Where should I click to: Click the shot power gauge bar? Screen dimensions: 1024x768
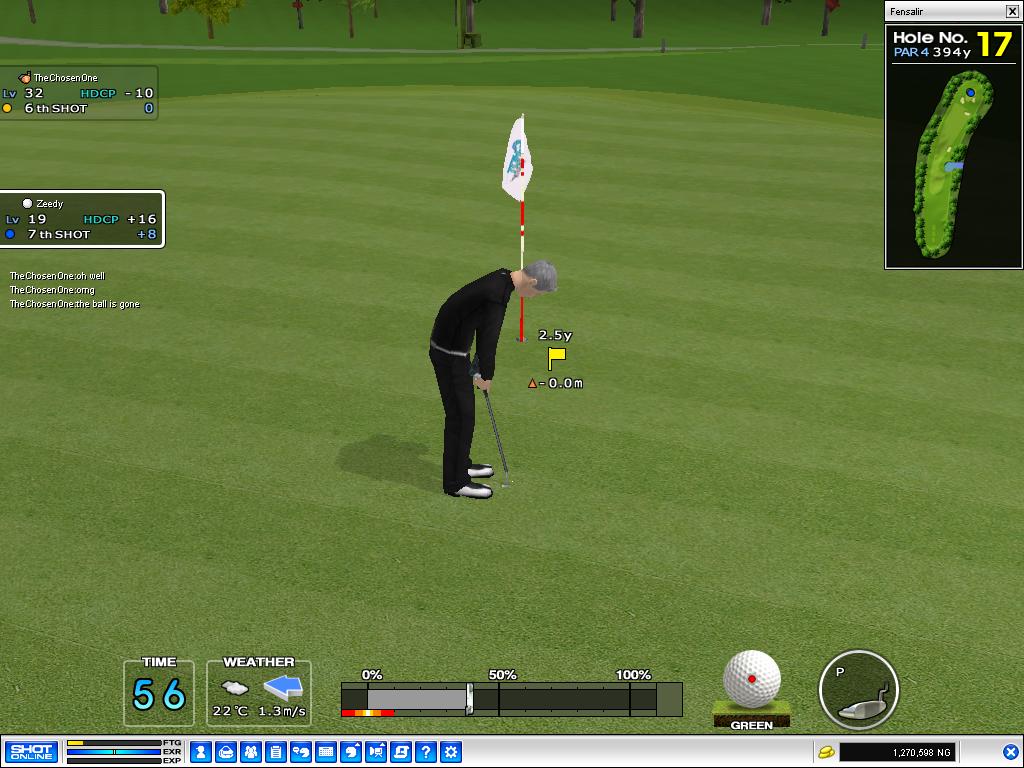[511, 698]
